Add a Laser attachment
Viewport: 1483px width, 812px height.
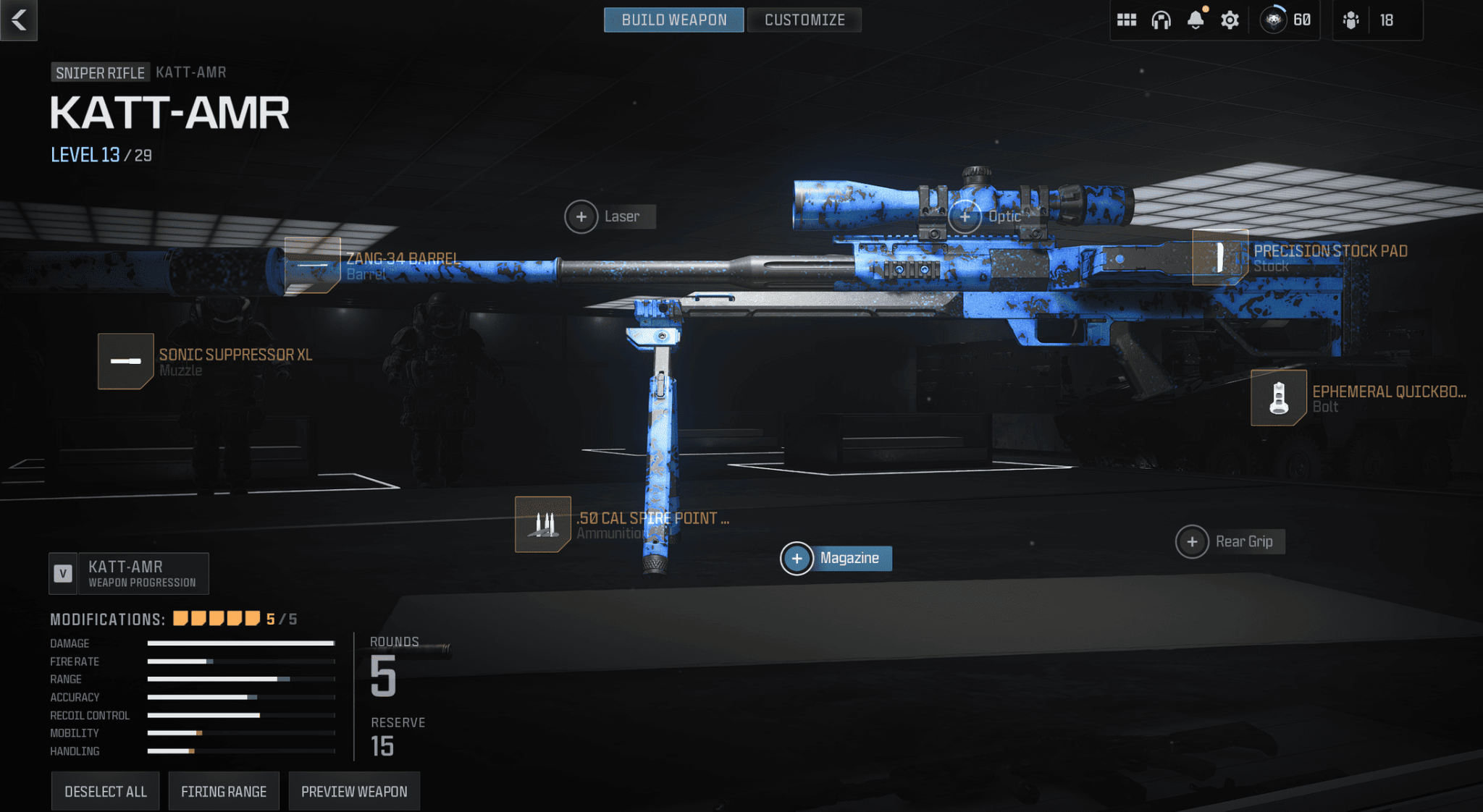581,216
